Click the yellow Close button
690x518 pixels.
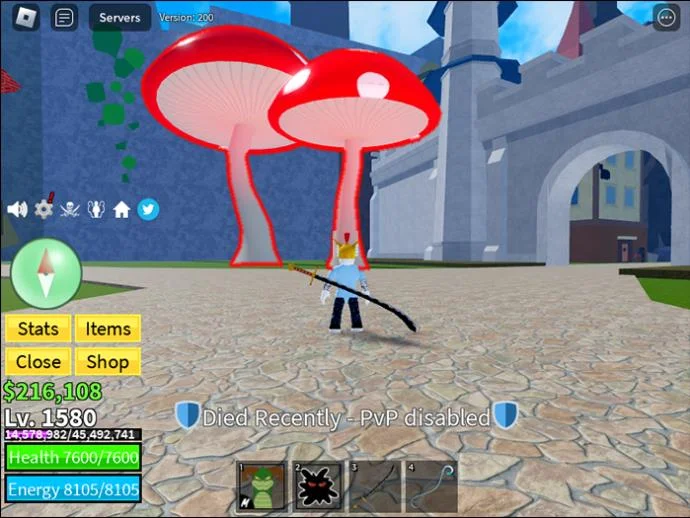(38, 361)
